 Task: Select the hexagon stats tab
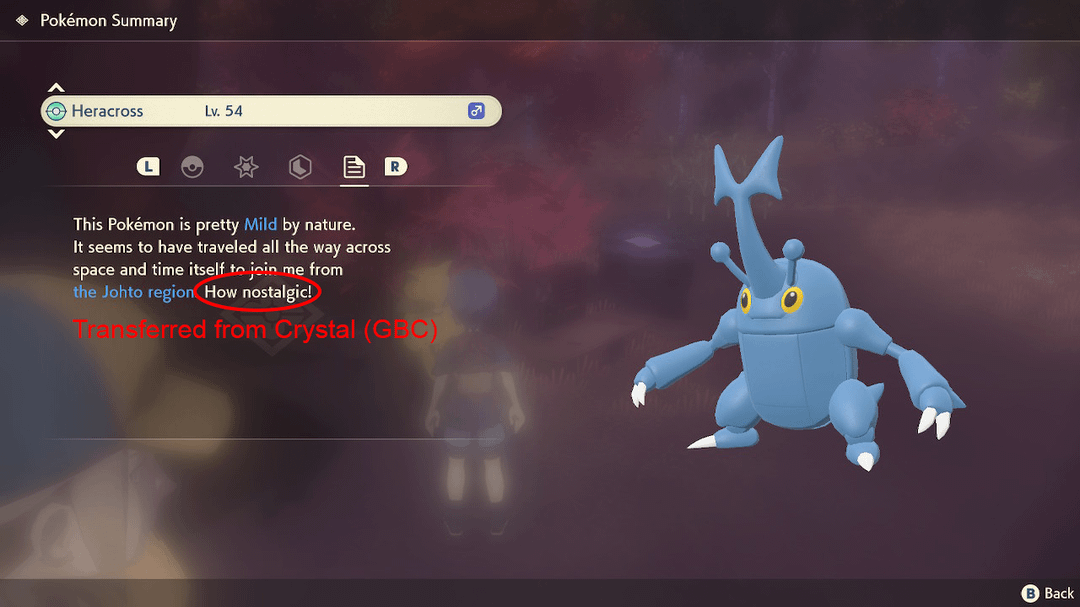[x=300, y=167]
